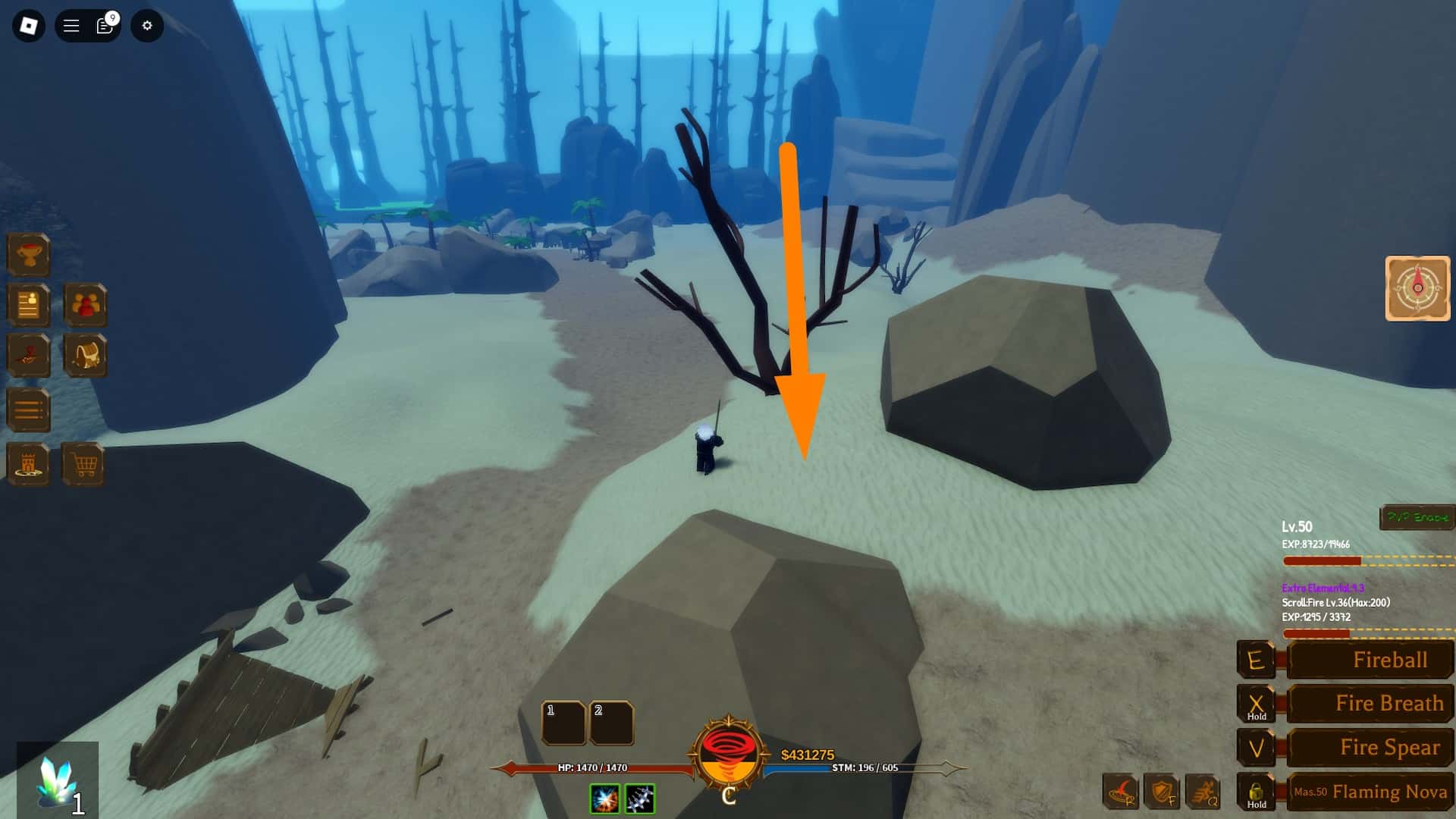Unlock Flaming Nova via the Hold padlock

pyautogui.click(x=1257, y=792)
